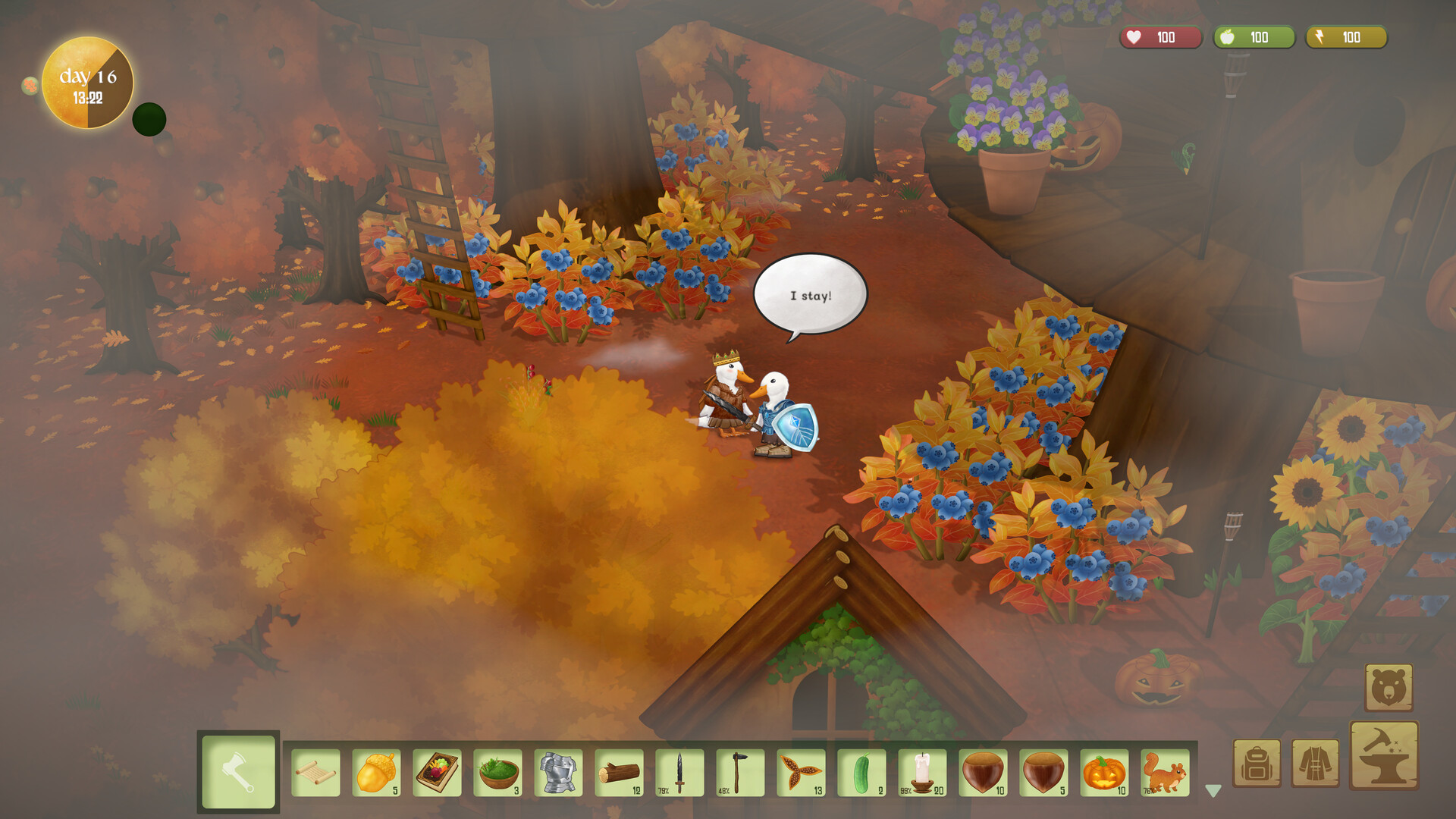Open the anvil crafting menu
Screen dimensions: 1456x819
1384,755
